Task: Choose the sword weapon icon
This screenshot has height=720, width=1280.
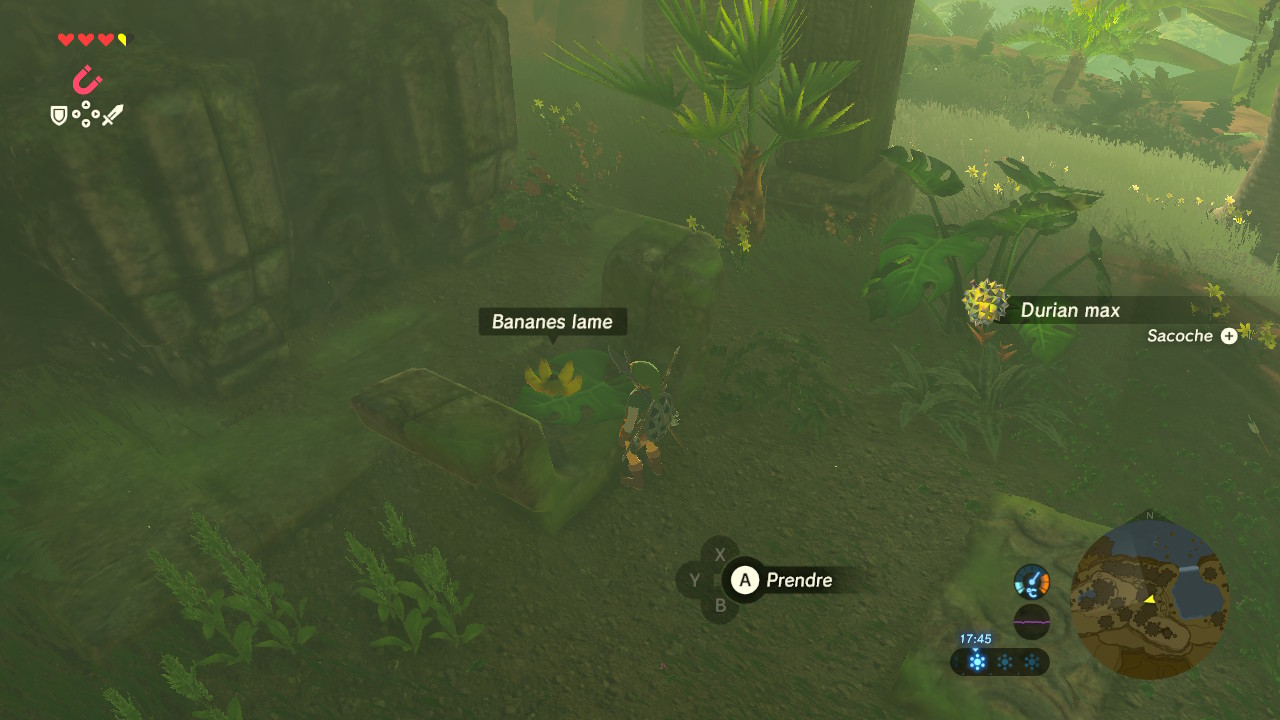Action: pyautogui.click(x=112, y=115)
